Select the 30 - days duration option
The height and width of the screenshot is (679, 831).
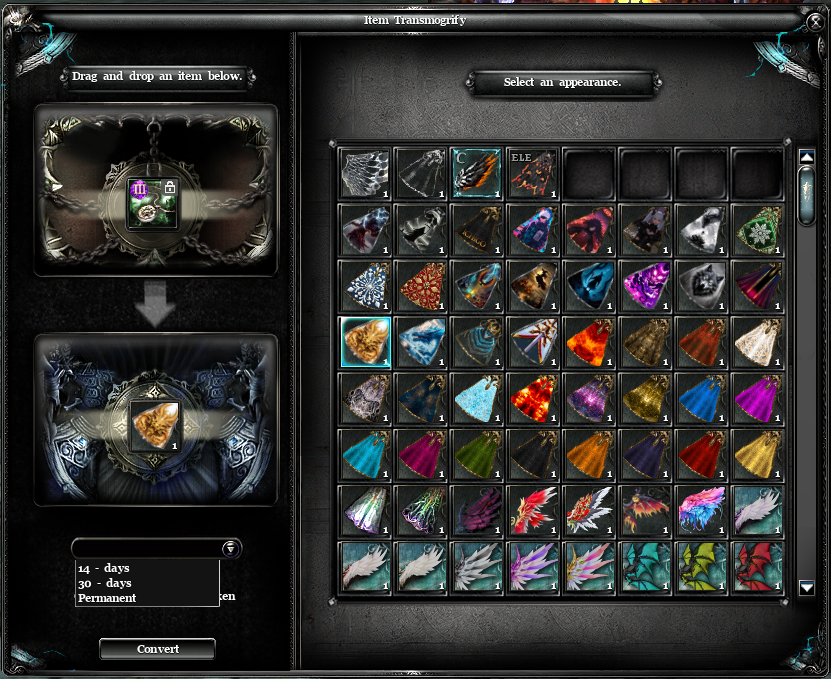(x=105, y=583)
